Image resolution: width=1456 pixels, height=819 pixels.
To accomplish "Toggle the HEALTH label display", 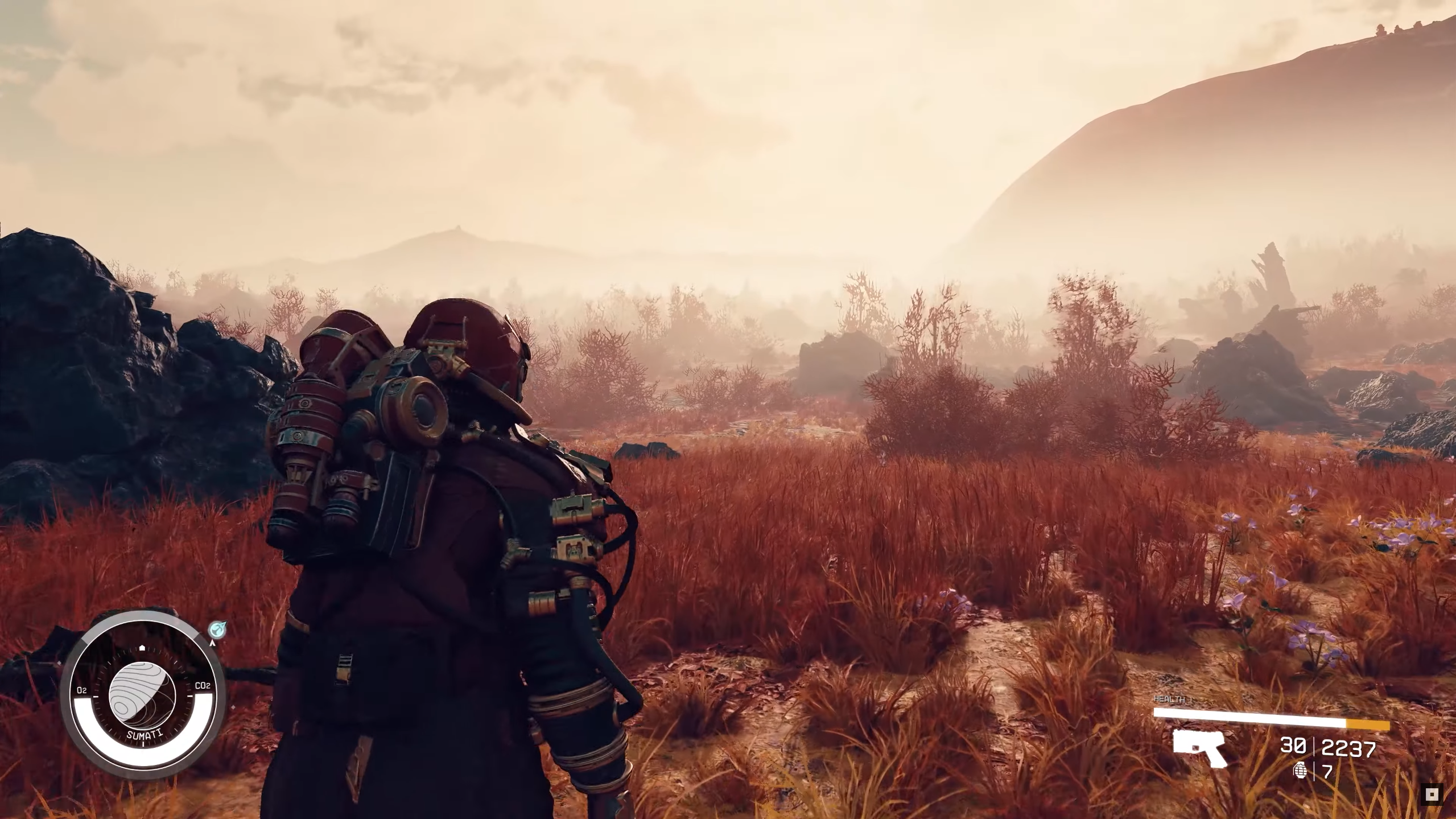I will click(1169, 699).
